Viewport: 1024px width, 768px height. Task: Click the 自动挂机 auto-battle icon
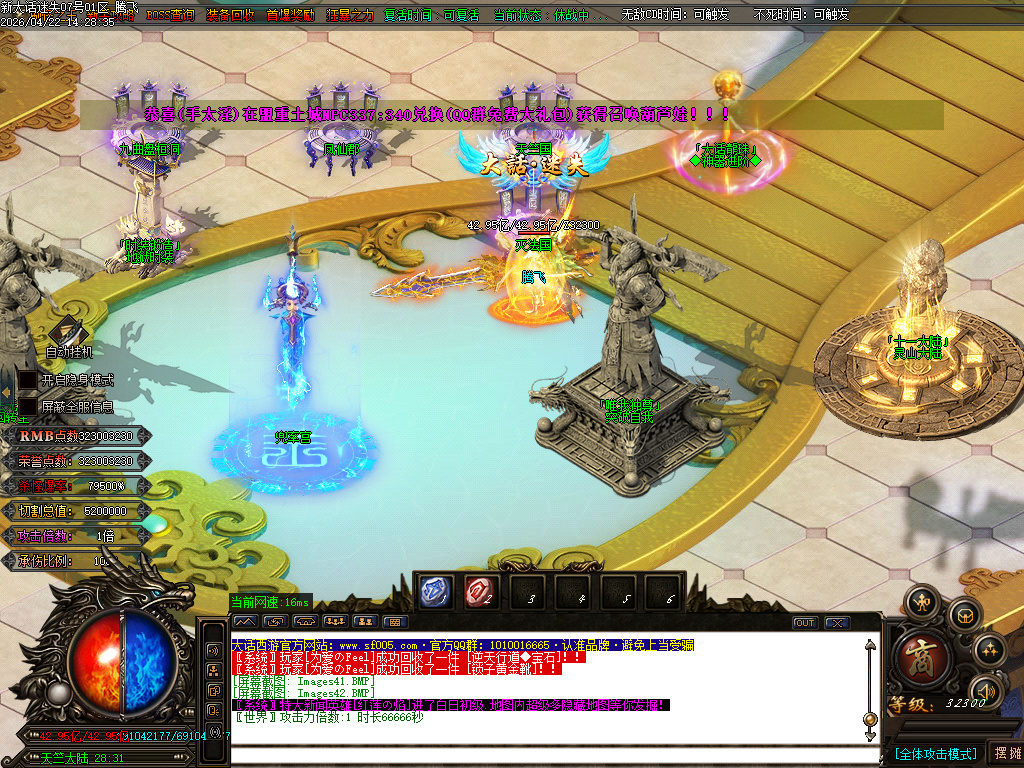(x=68, y=331)
